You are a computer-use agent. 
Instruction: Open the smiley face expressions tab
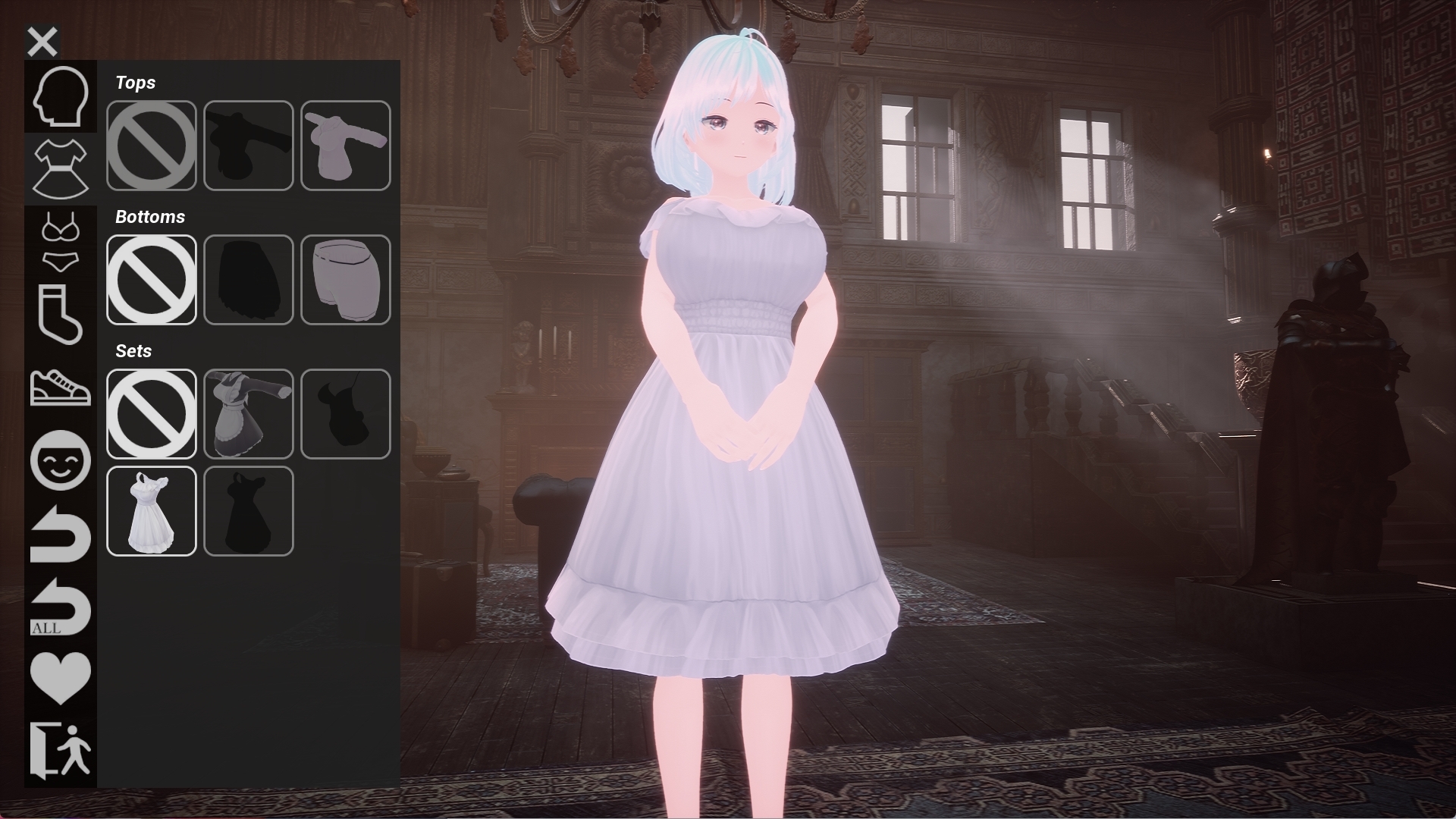pos(61,460)
